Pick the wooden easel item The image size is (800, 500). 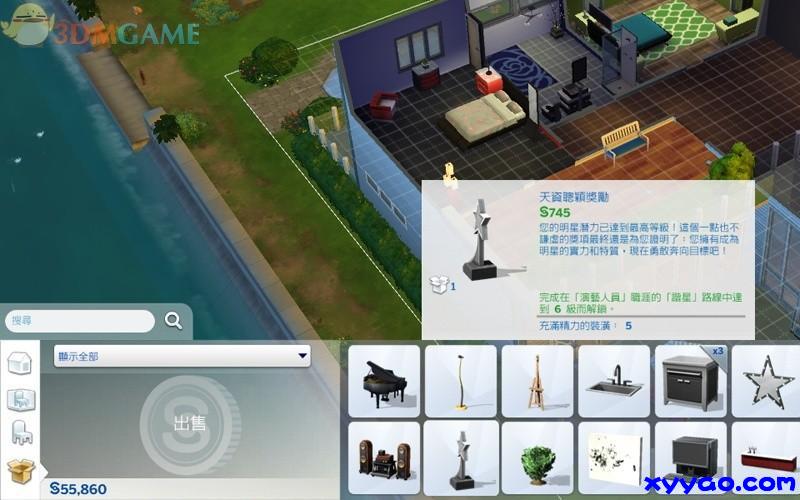[537, 382]
